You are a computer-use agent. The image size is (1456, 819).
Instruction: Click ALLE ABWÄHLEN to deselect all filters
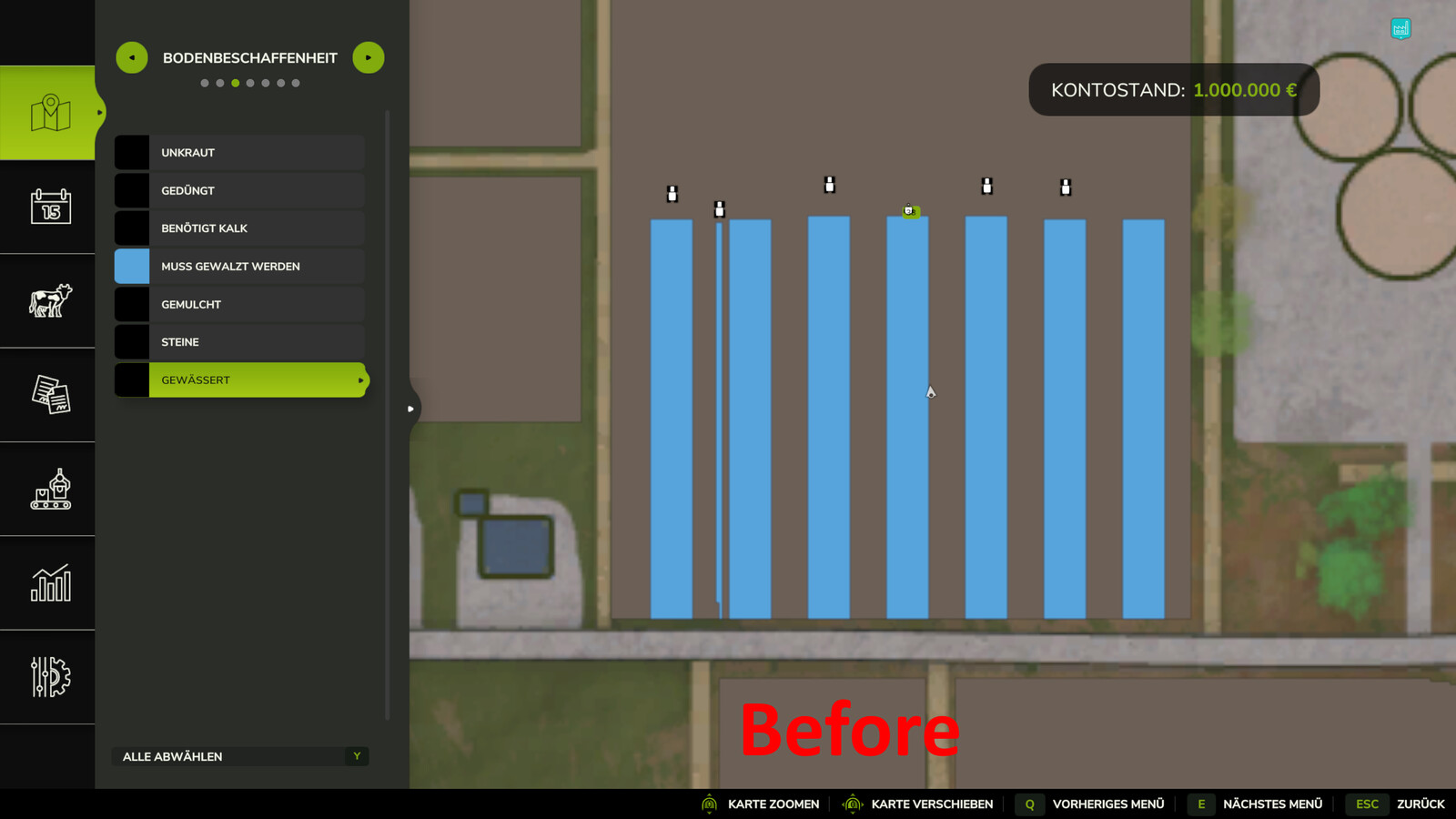(x=173, y=756)
